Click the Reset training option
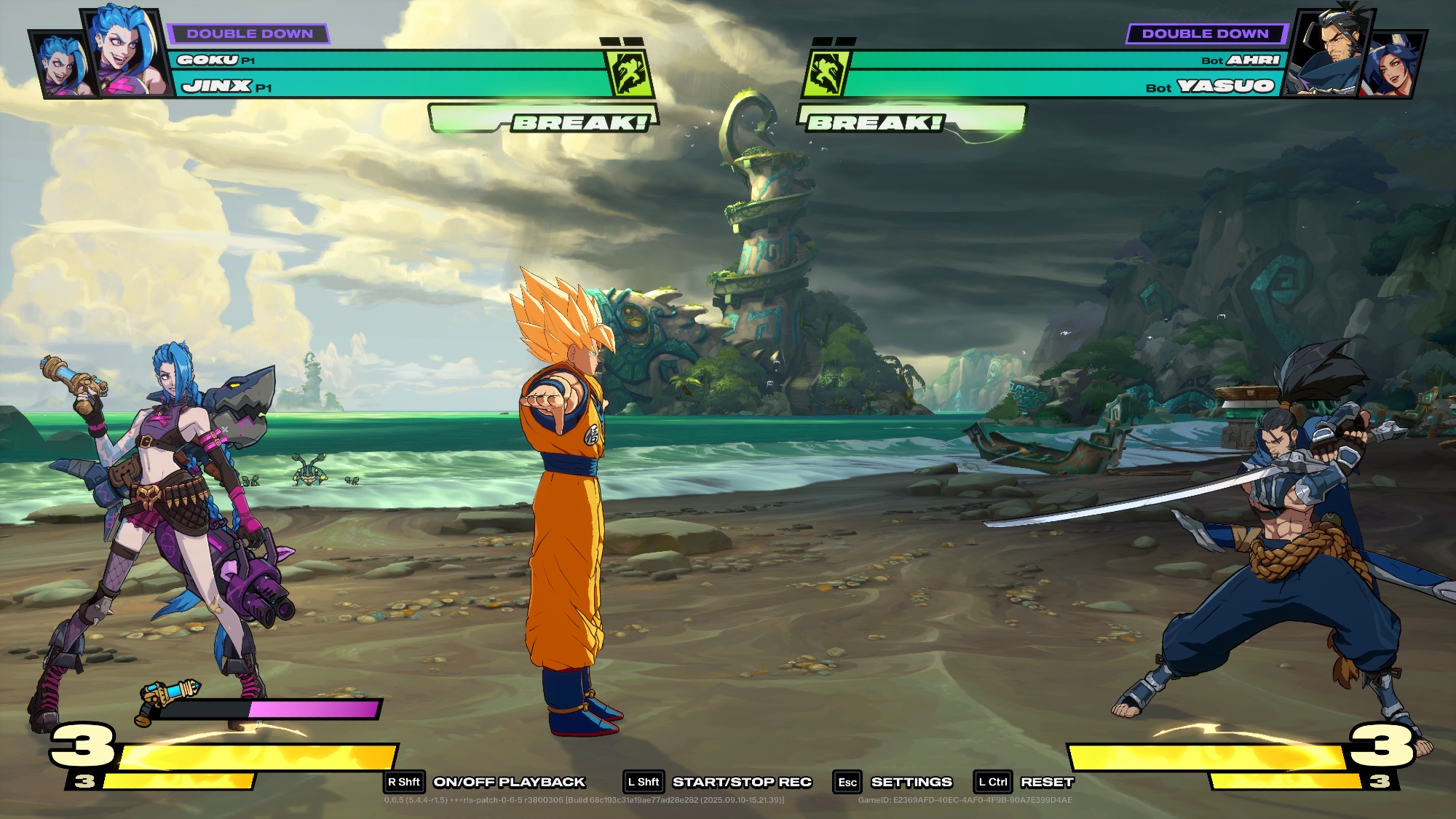The height and width of the screenshot is (819, 1456). (x=1046, y=782)
